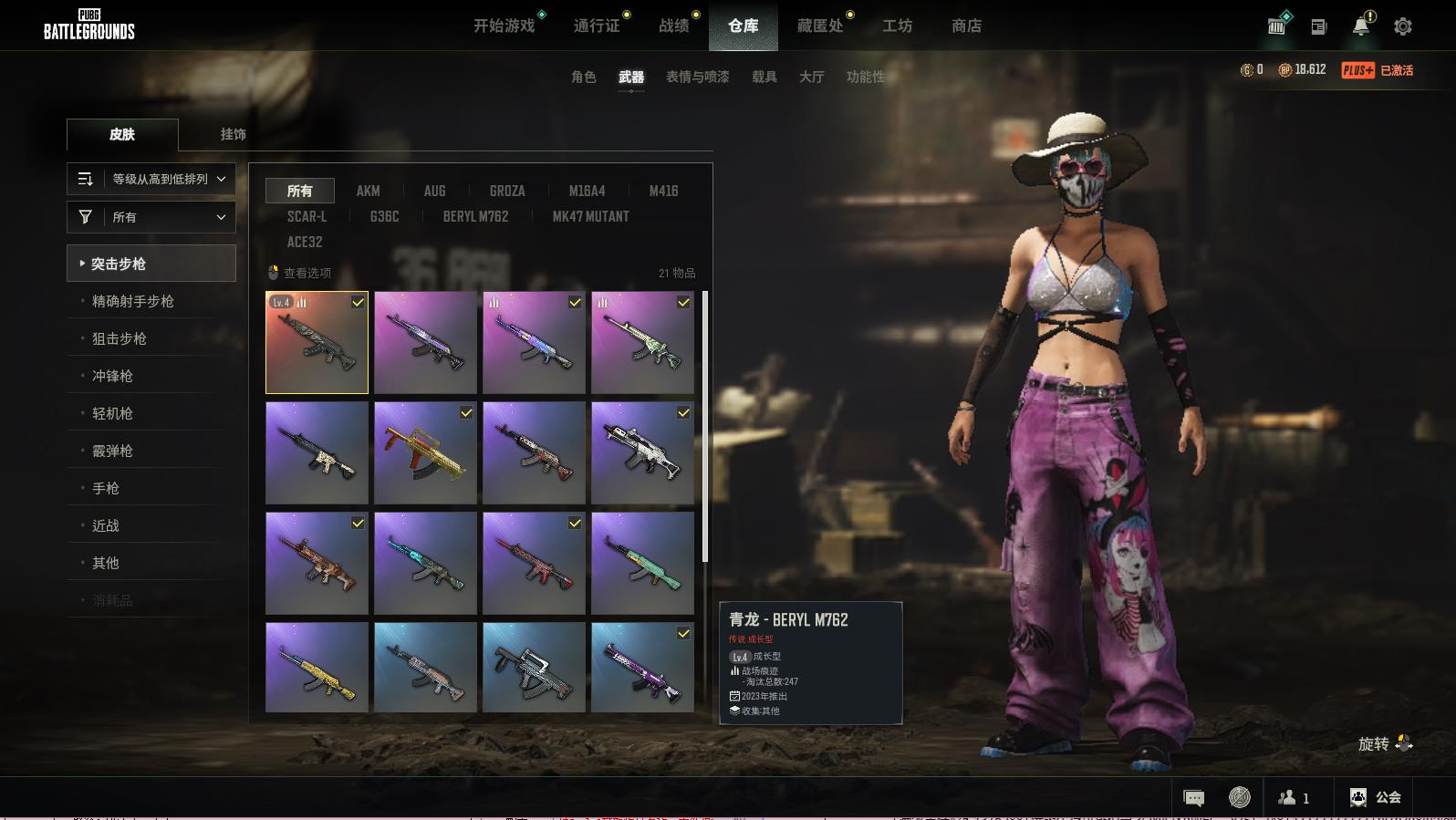
Task: Switch to the 挂饰 charms tab
Action: [x=233, y=134]
